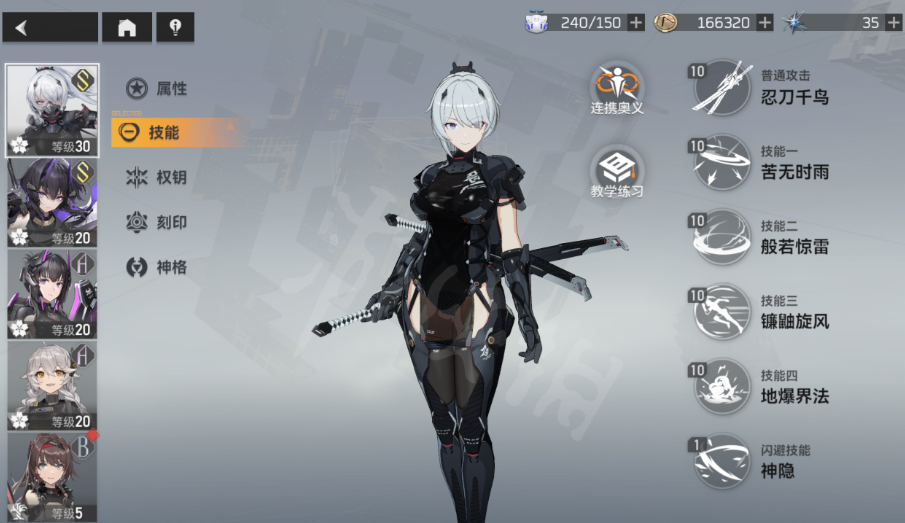This screenshot has width=905, height=523.
Task: Show the 刻印 tab
Action: coord(159,222)
